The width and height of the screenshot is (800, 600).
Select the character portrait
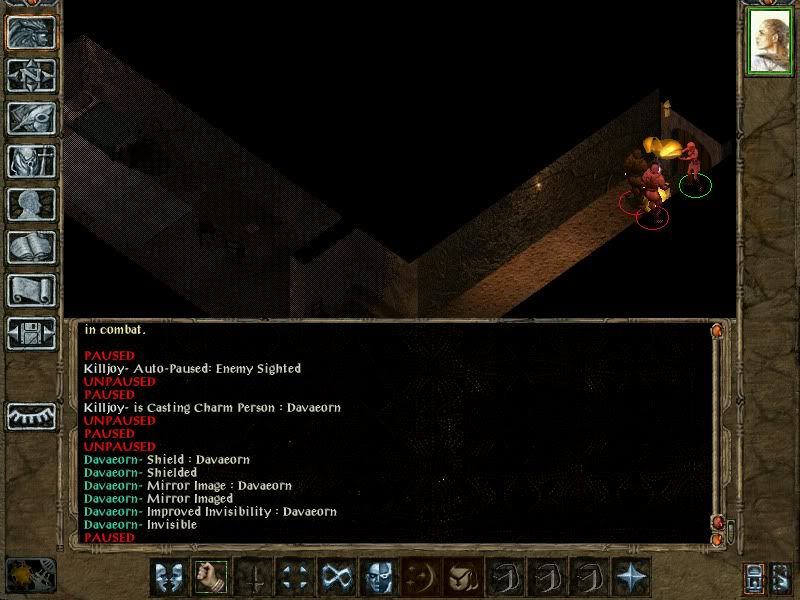click(x=769, y=44)
